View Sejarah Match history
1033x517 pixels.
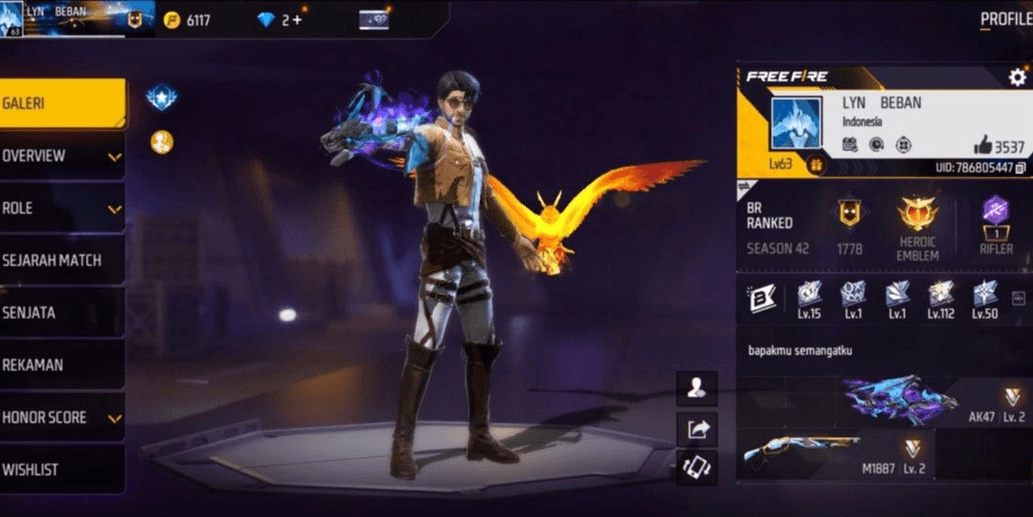pyautogui.click(x=60, y=260)
